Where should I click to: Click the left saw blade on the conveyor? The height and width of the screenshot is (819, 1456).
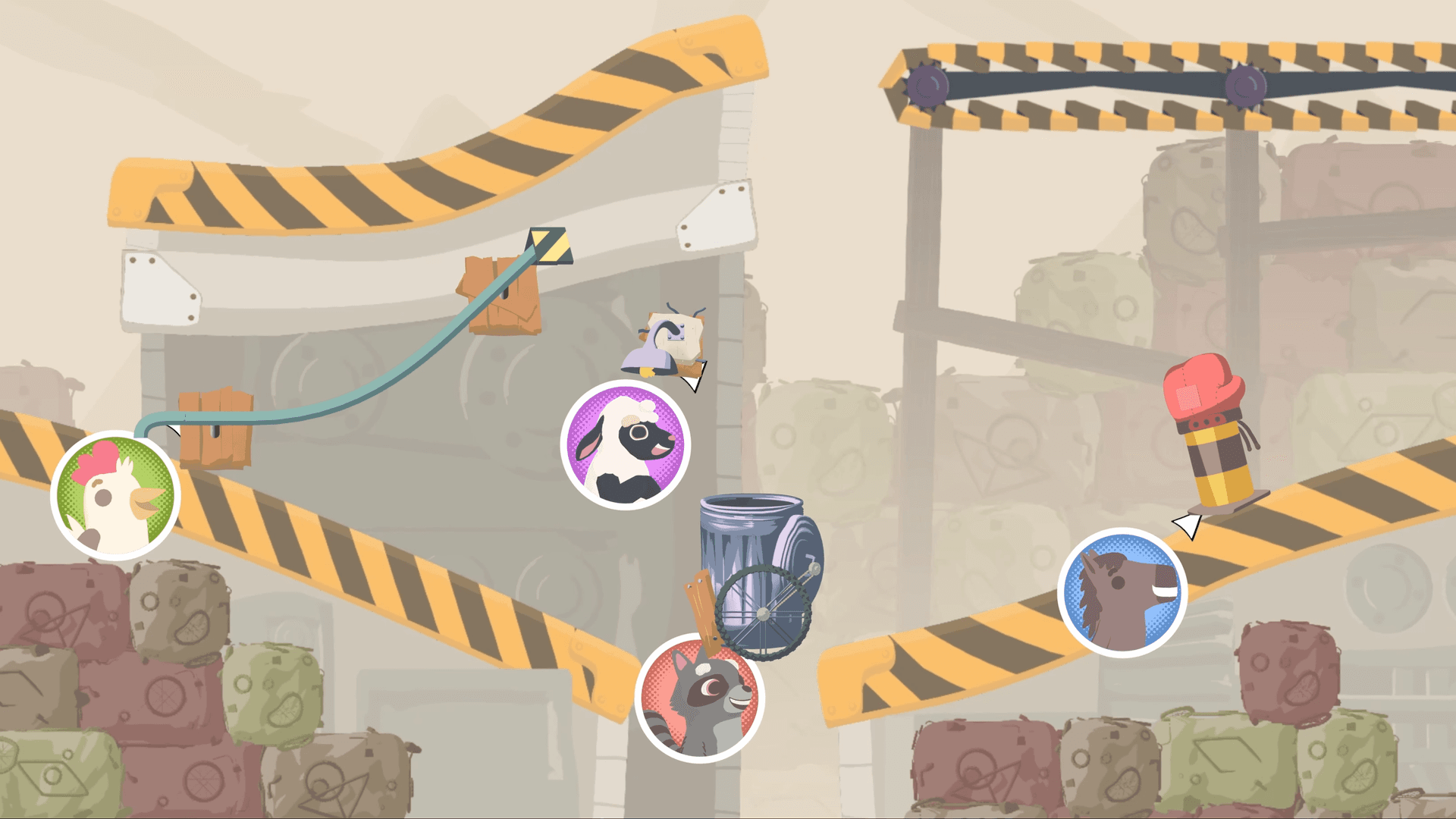coord(927,86)
